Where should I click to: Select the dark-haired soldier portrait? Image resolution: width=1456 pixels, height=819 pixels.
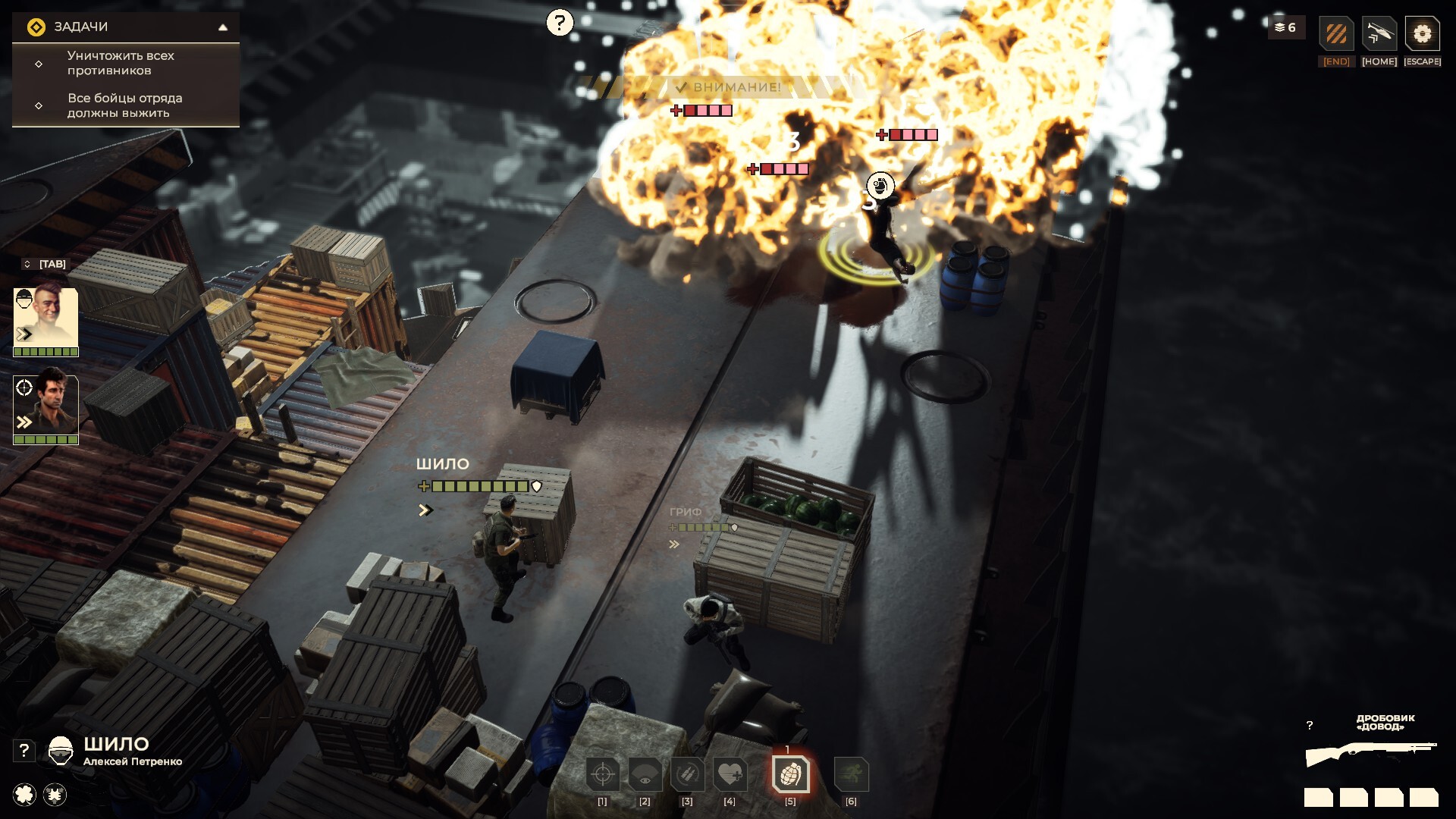45,405
